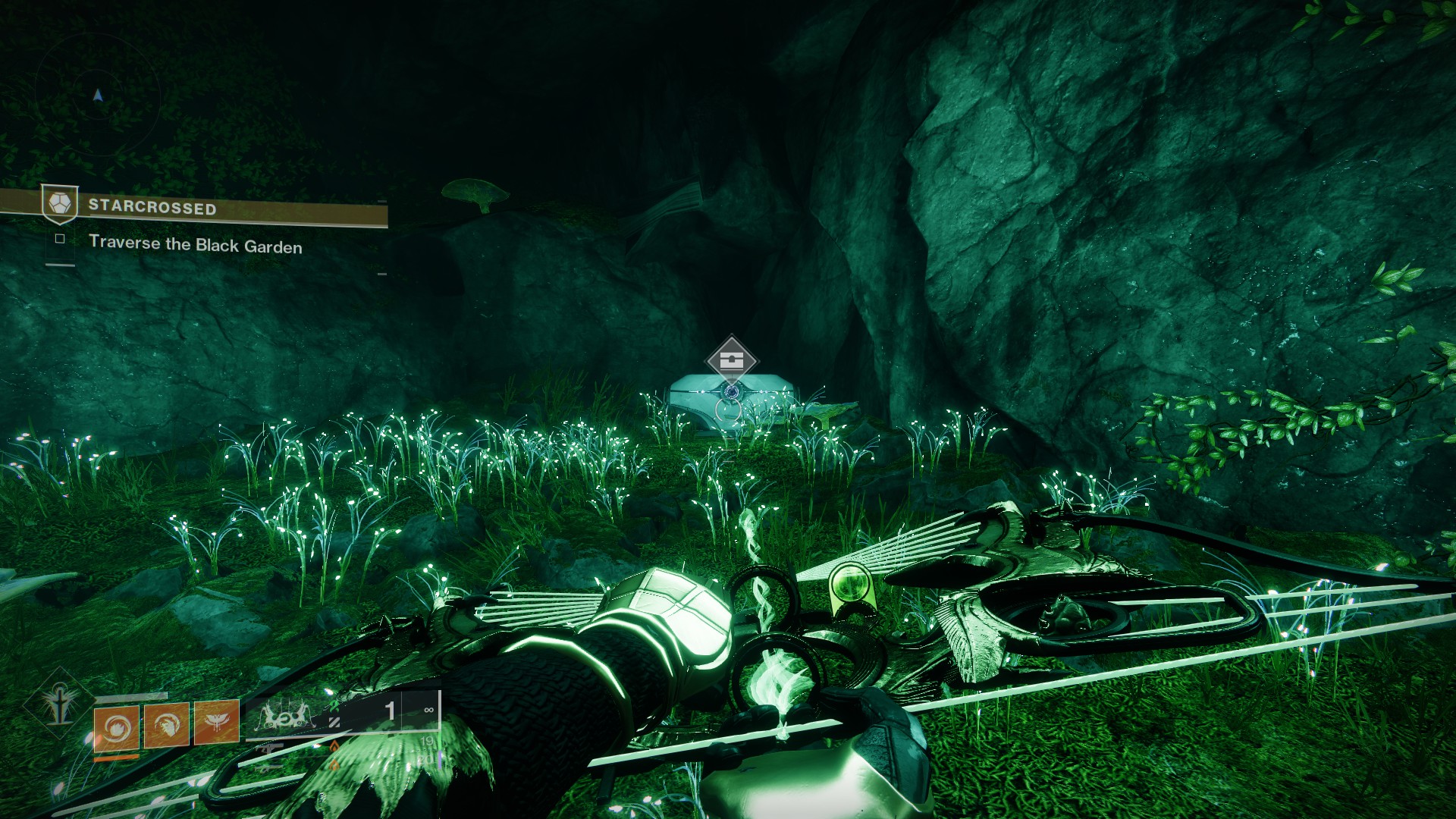Select the Starcrossed quest tracker banner
This screenshot has height=819, width=1456.
click(x=227, y=209)
